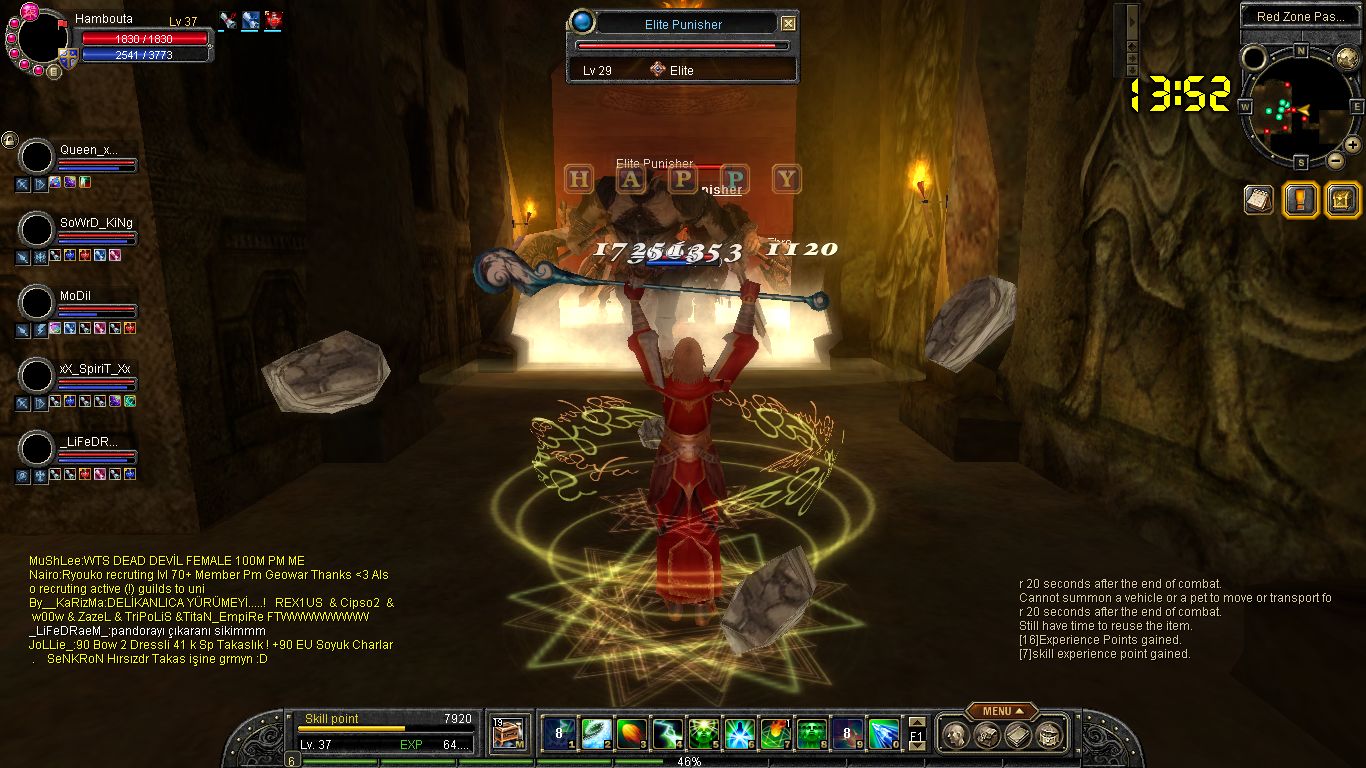The width and height of the screenshot is (1366, 768).
Task: Activate the green face skill in slot 8
Action: pos(812,734)
